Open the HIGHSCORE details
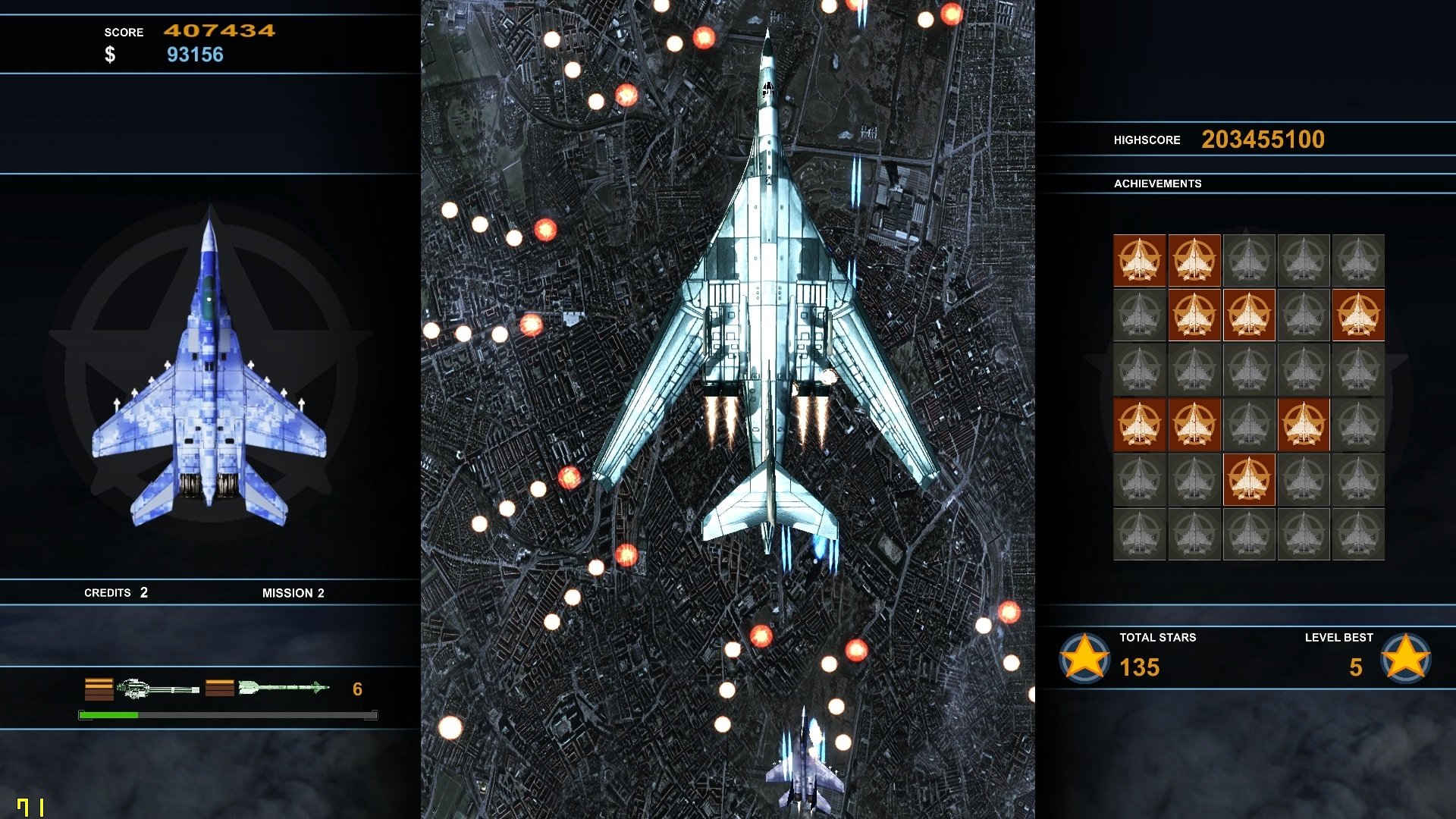 click(1147, 140)
